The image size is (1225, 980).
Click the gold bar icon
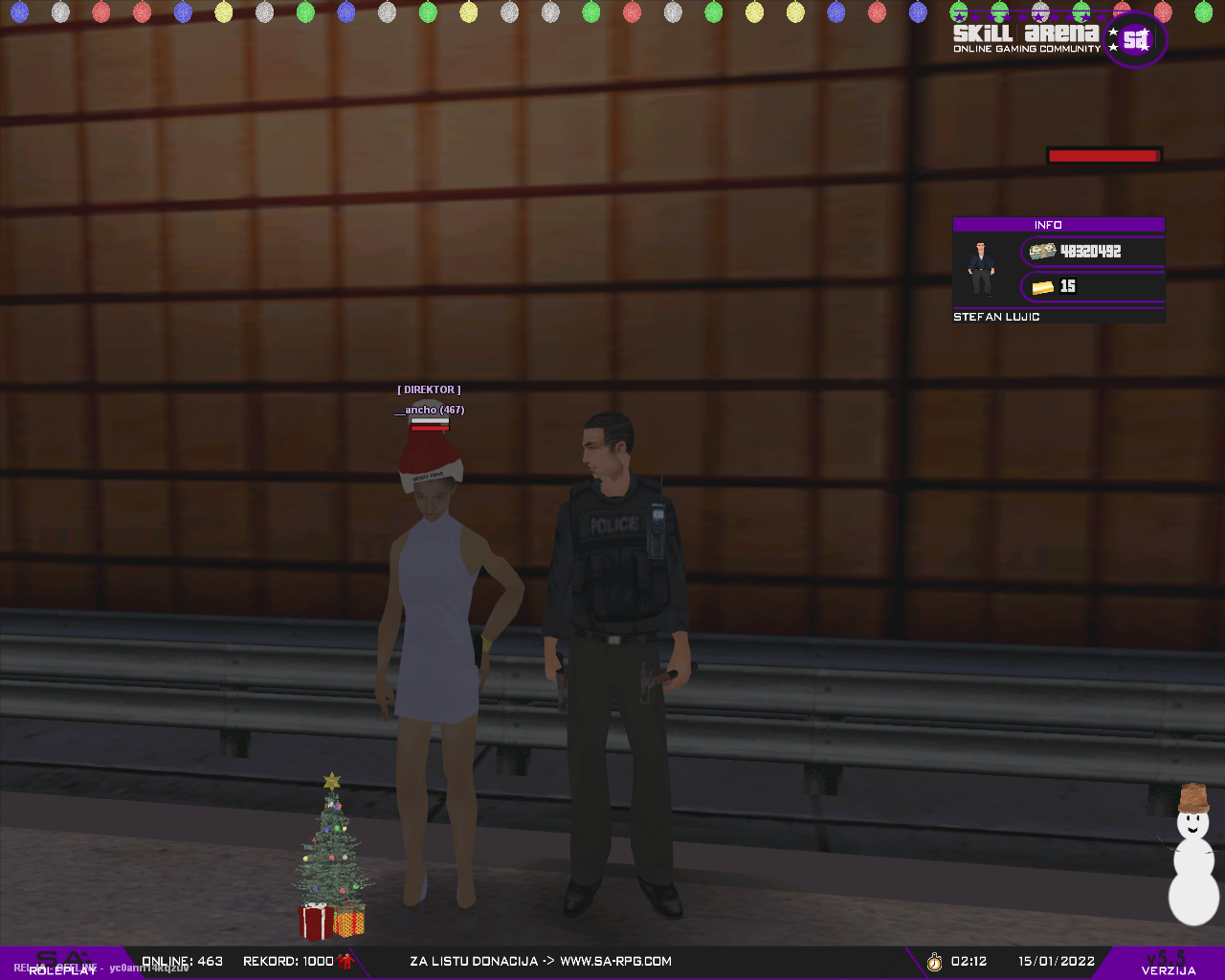point(1042,286)
